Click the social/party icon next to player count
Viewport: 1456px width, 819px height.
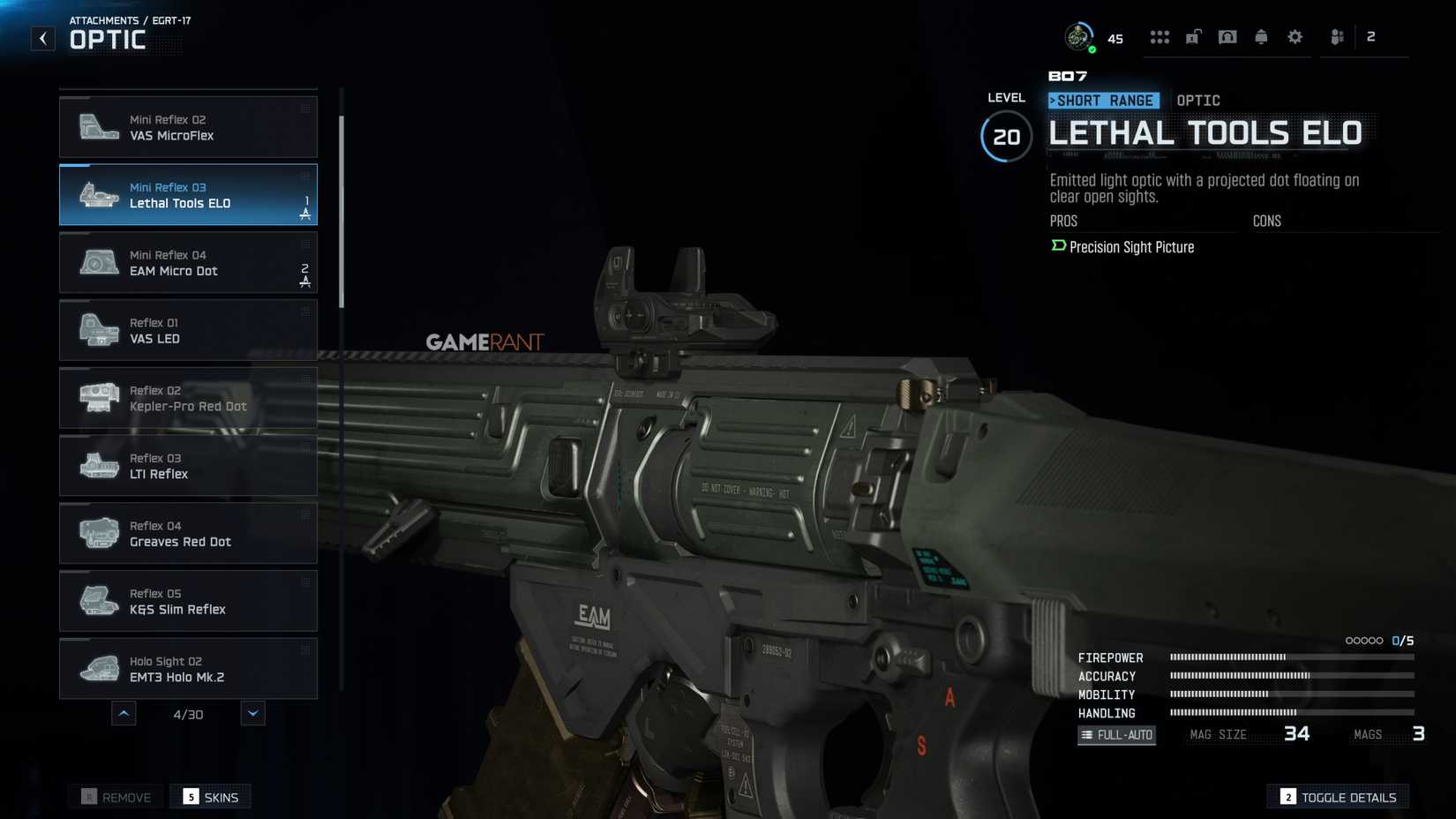pos(1335,36)
